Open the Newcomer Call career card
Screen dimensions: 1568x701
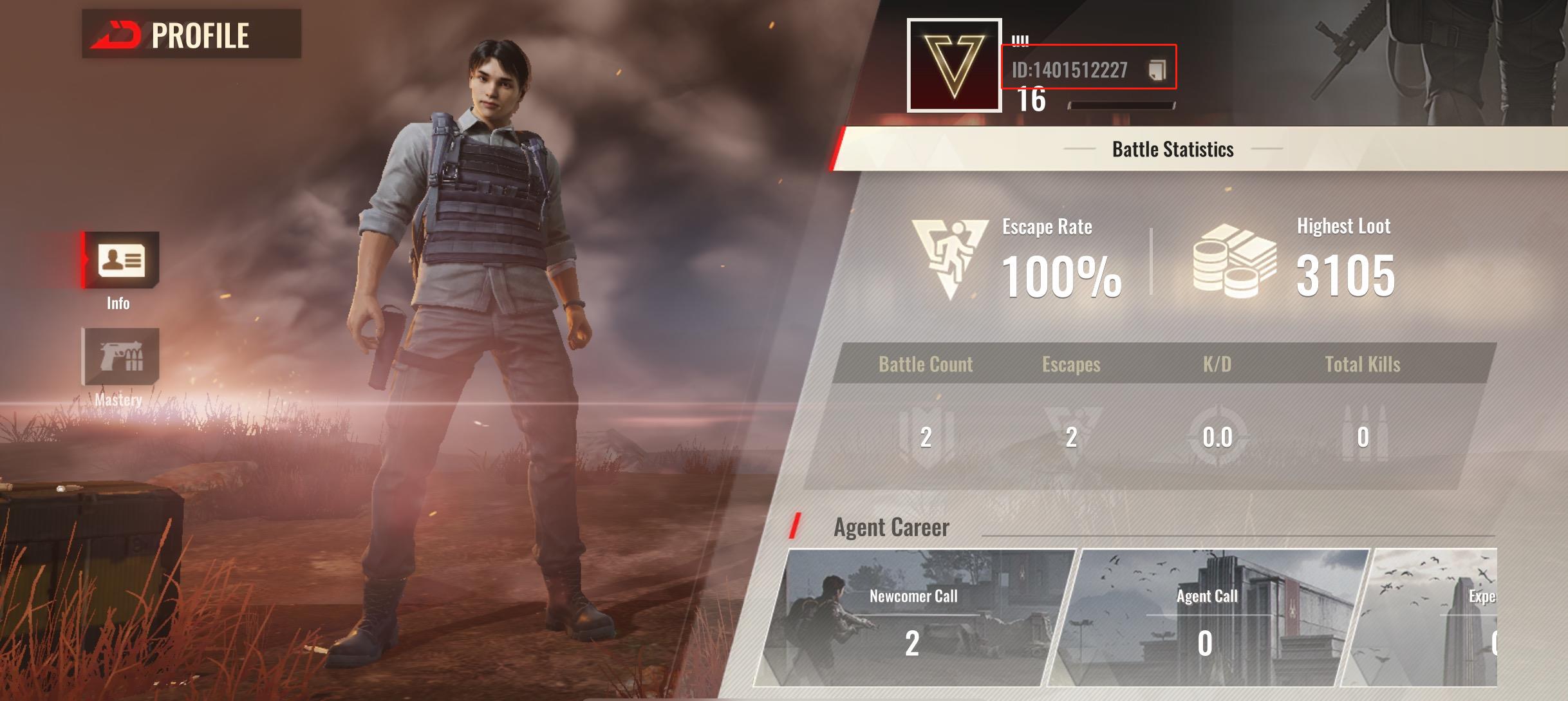coord(914,618)
